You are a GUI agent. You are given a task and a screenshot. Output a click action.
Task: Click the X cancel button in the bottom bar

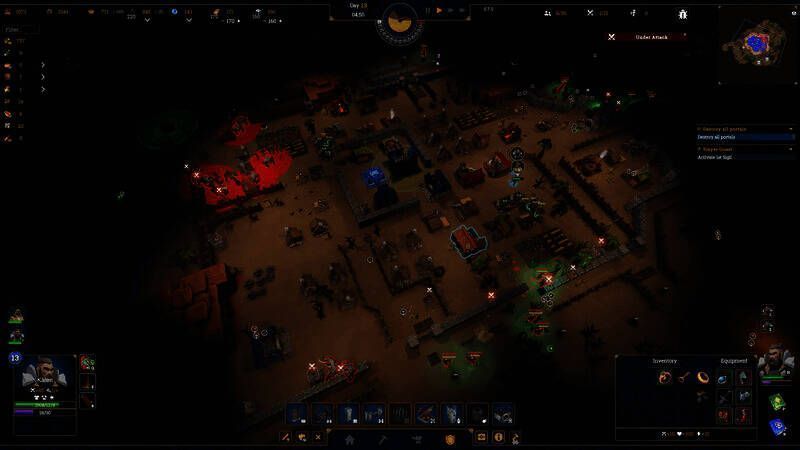pos(318,438)
